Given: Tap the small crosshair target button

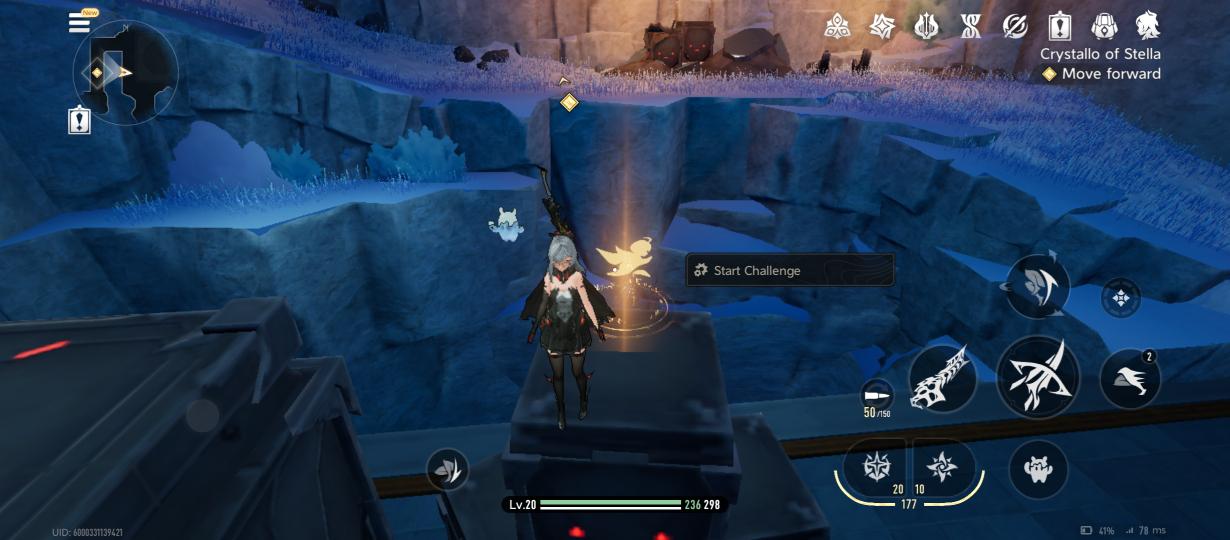Looking at the screenshot, I should pyautogui.click(x=1120, y=298).
